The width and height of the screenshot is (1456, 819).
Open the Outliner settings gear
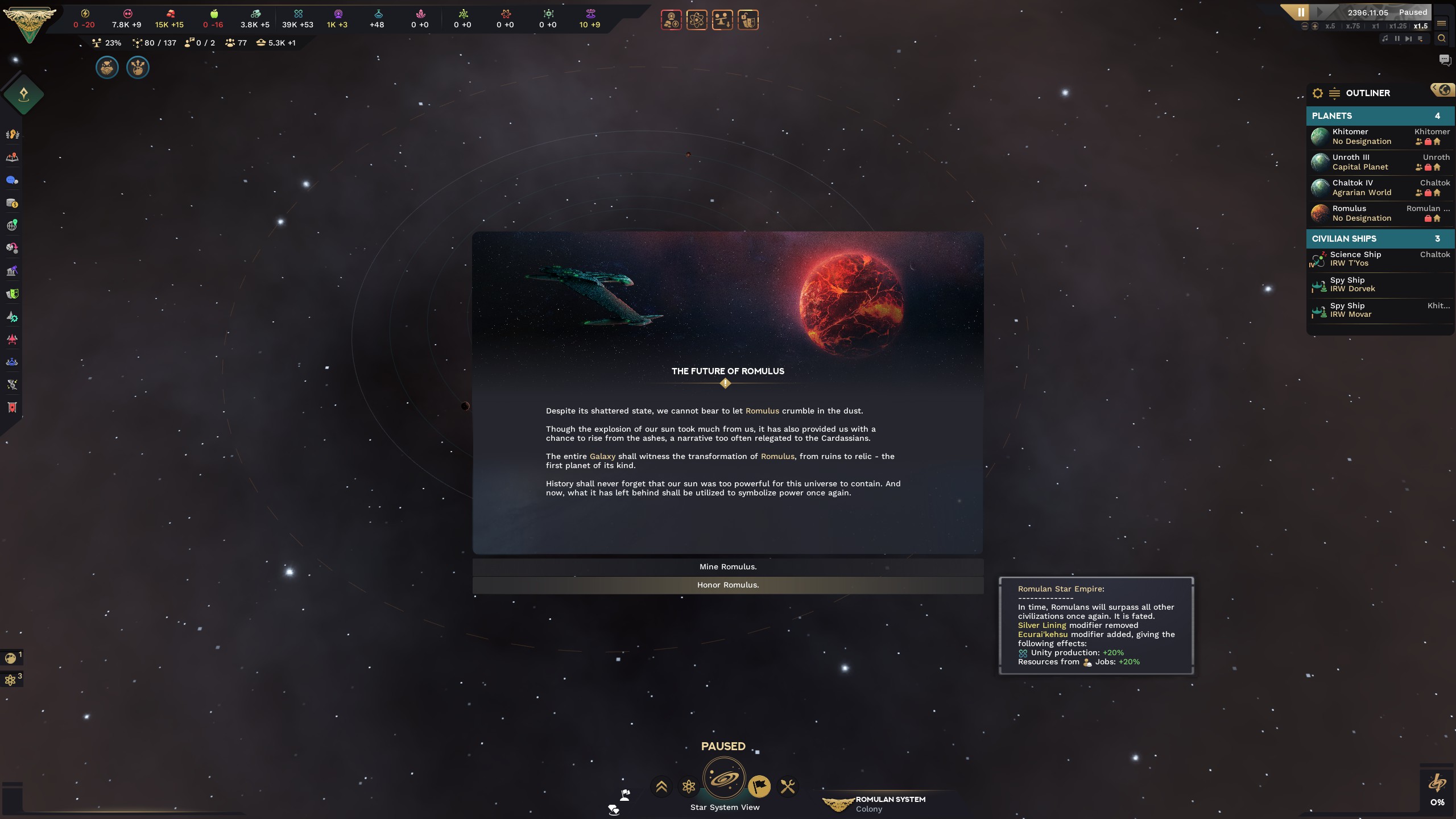coord(1318,93)
